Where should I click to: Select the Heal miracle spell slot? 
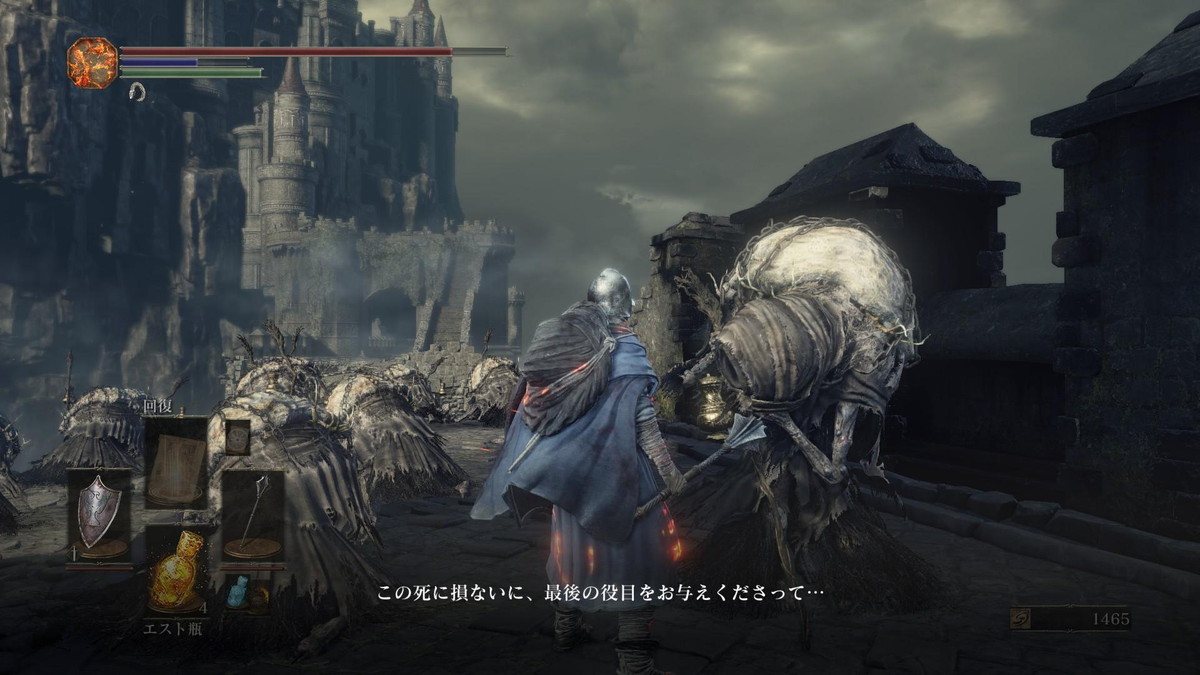tap(176, 462)
